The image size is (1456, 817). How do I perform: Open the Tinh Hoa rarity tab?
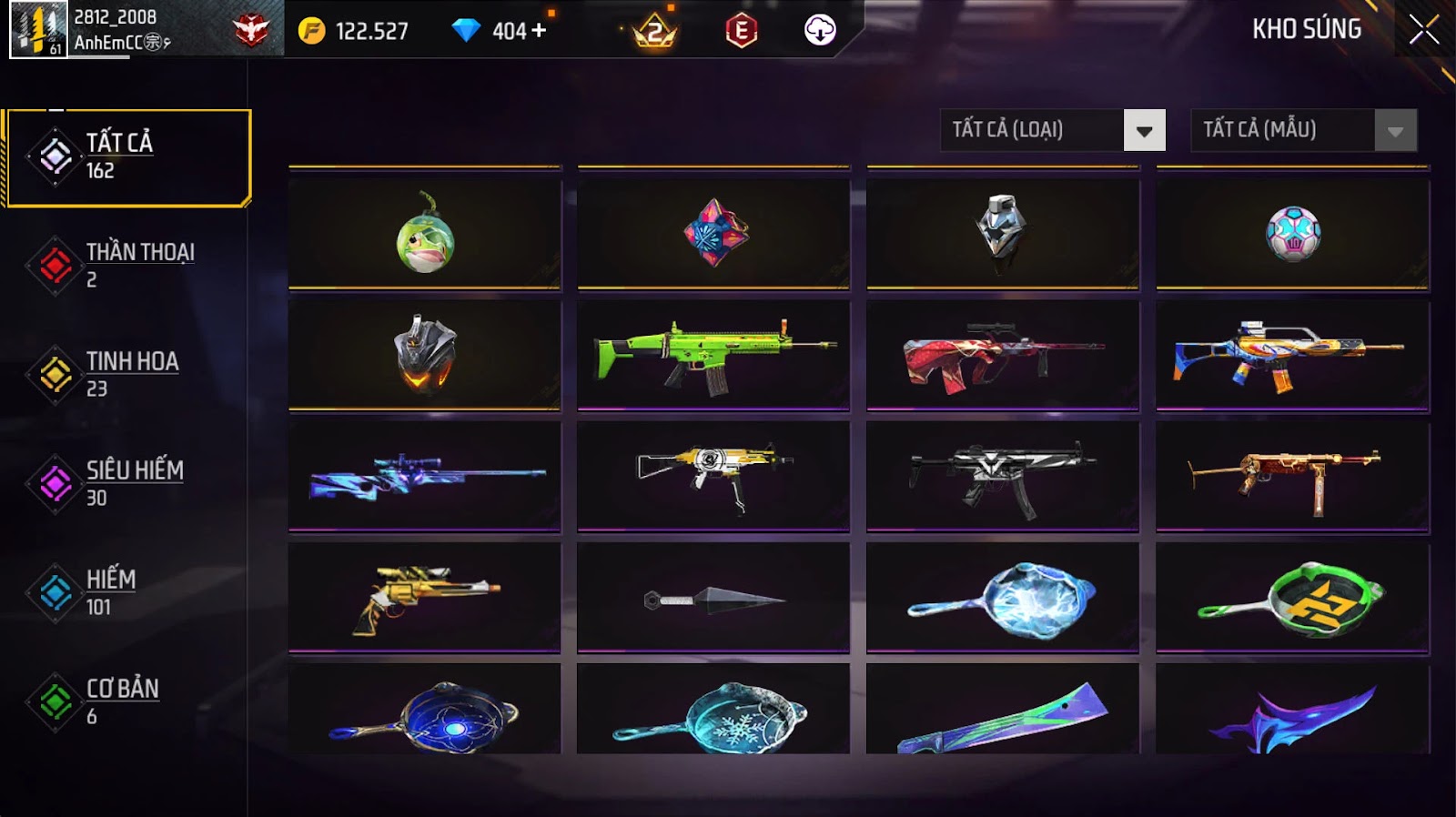(x=127, y=375)
